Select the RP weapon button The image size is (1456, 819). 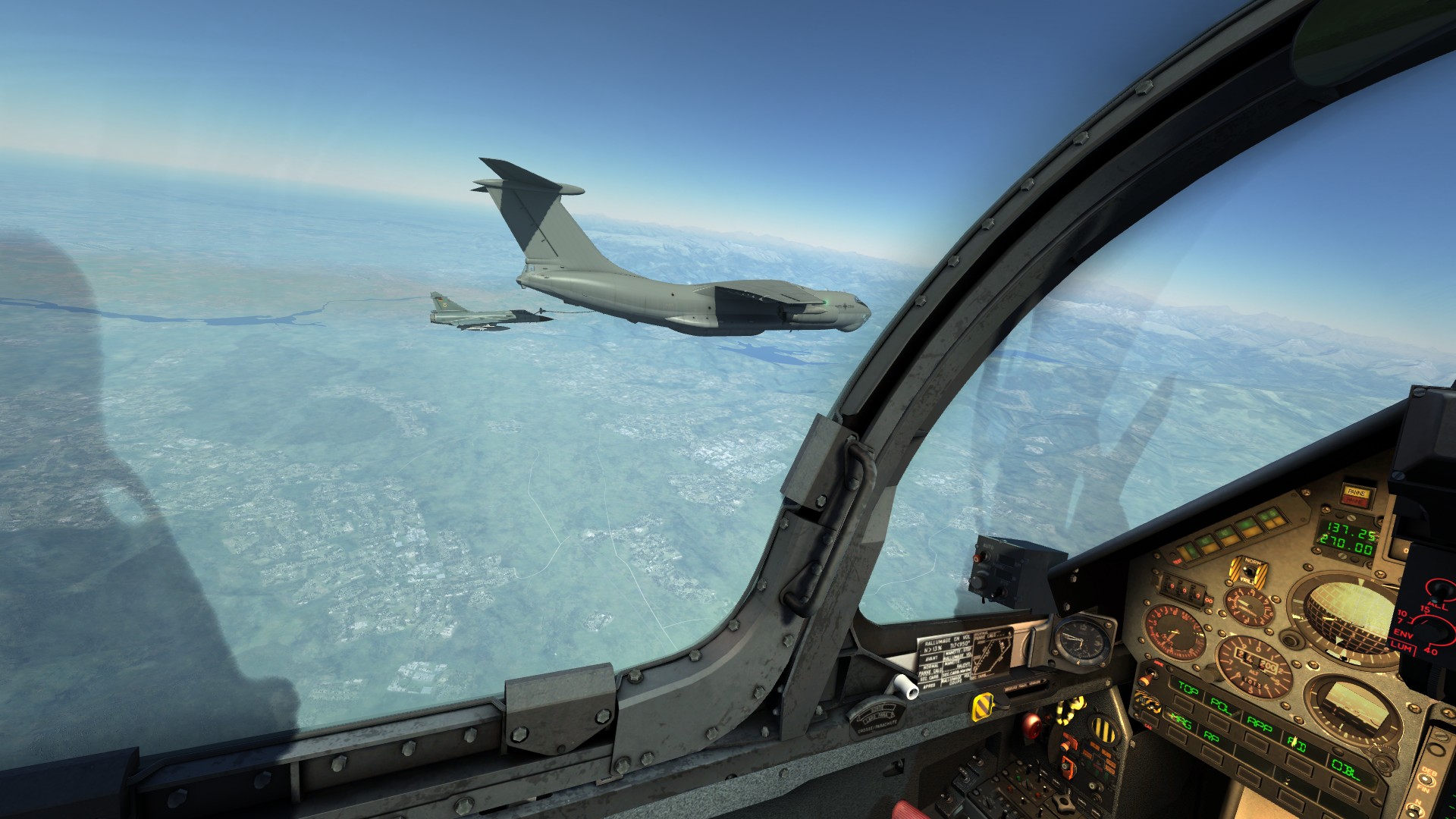1211,736
